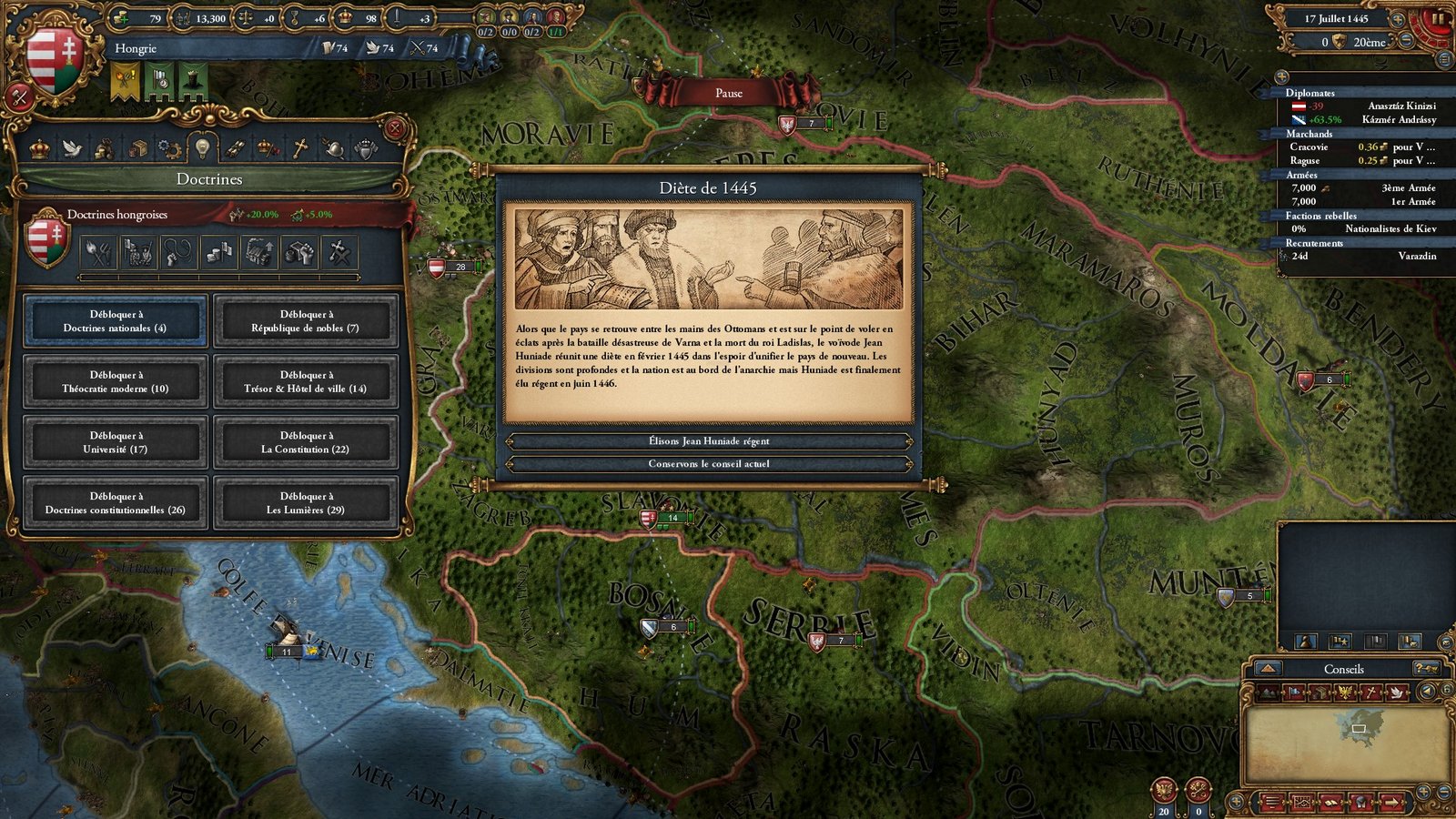Open the gear technology tab
1456x819 pixels.
click(x=169, y=148)
